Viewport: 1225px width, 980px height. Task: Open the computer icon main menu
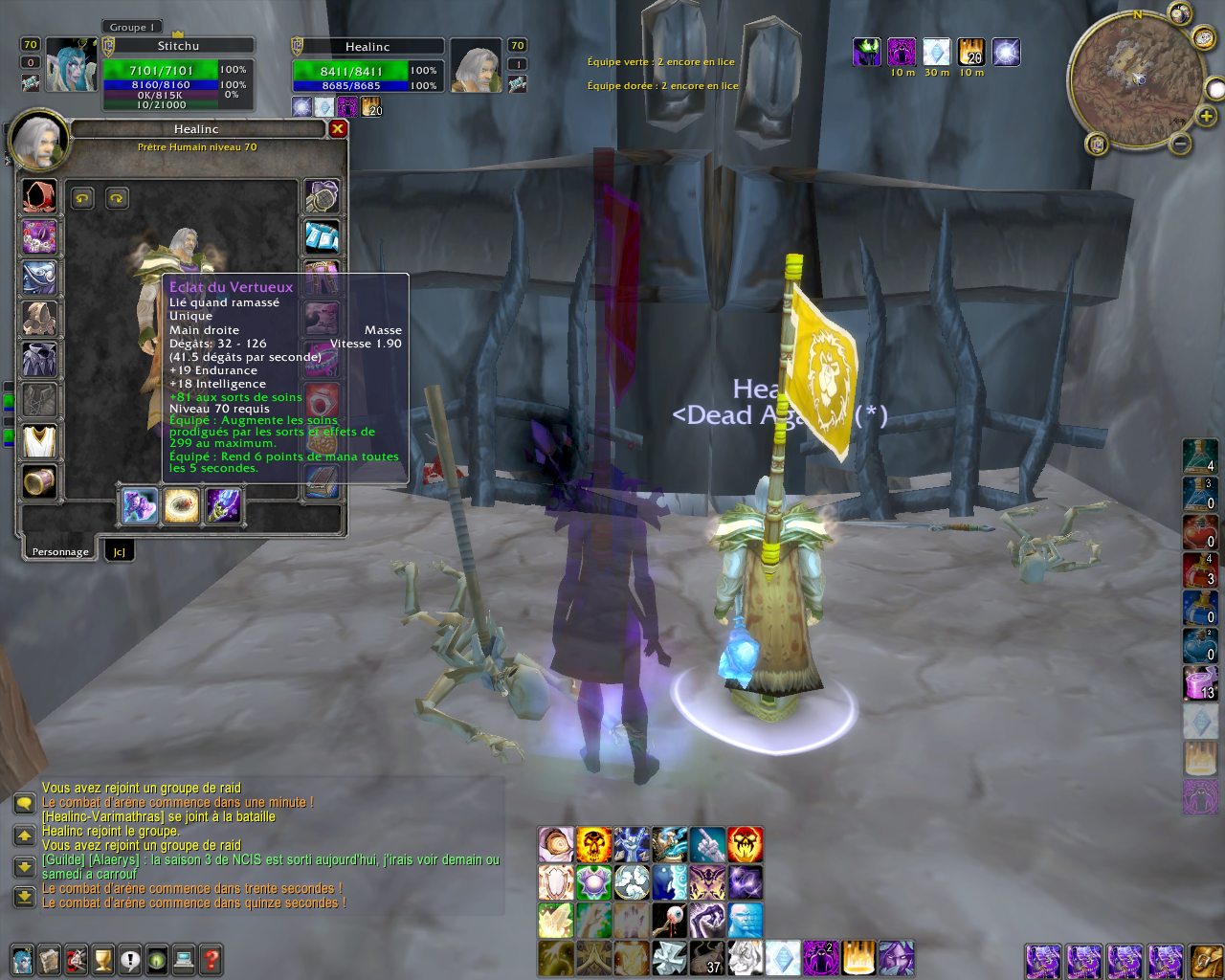tap(184, 958)
